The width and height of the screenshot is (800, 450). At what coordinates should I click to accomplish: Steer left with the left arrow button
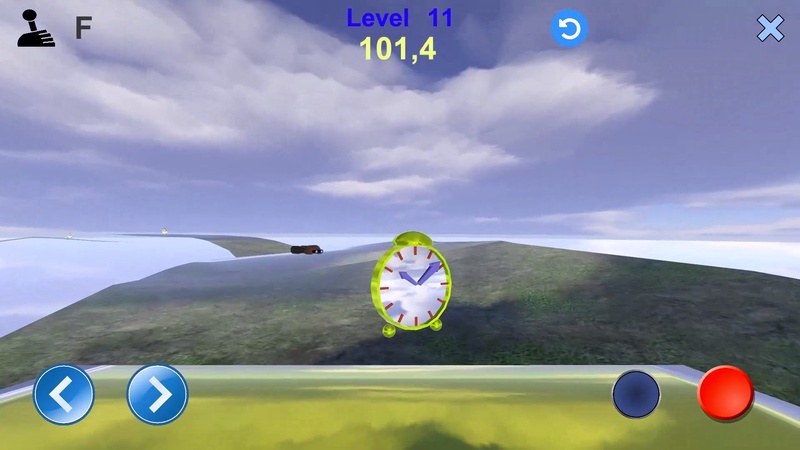point(64,394)
